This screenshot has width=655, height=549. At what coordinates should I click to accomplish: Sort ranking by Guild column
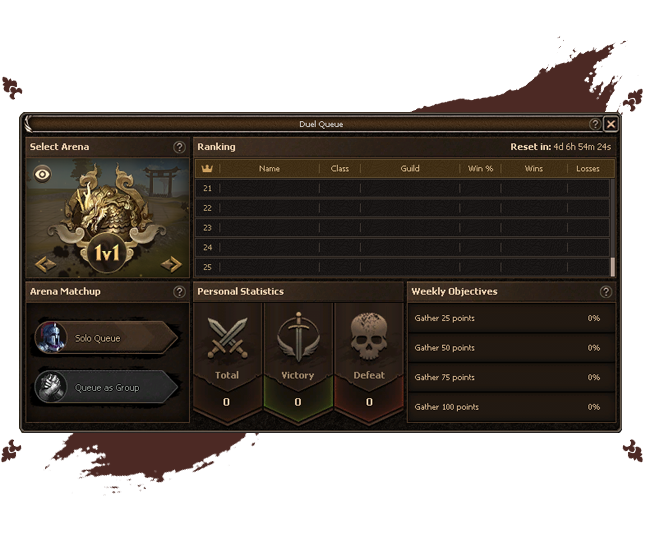pos(410,169)
